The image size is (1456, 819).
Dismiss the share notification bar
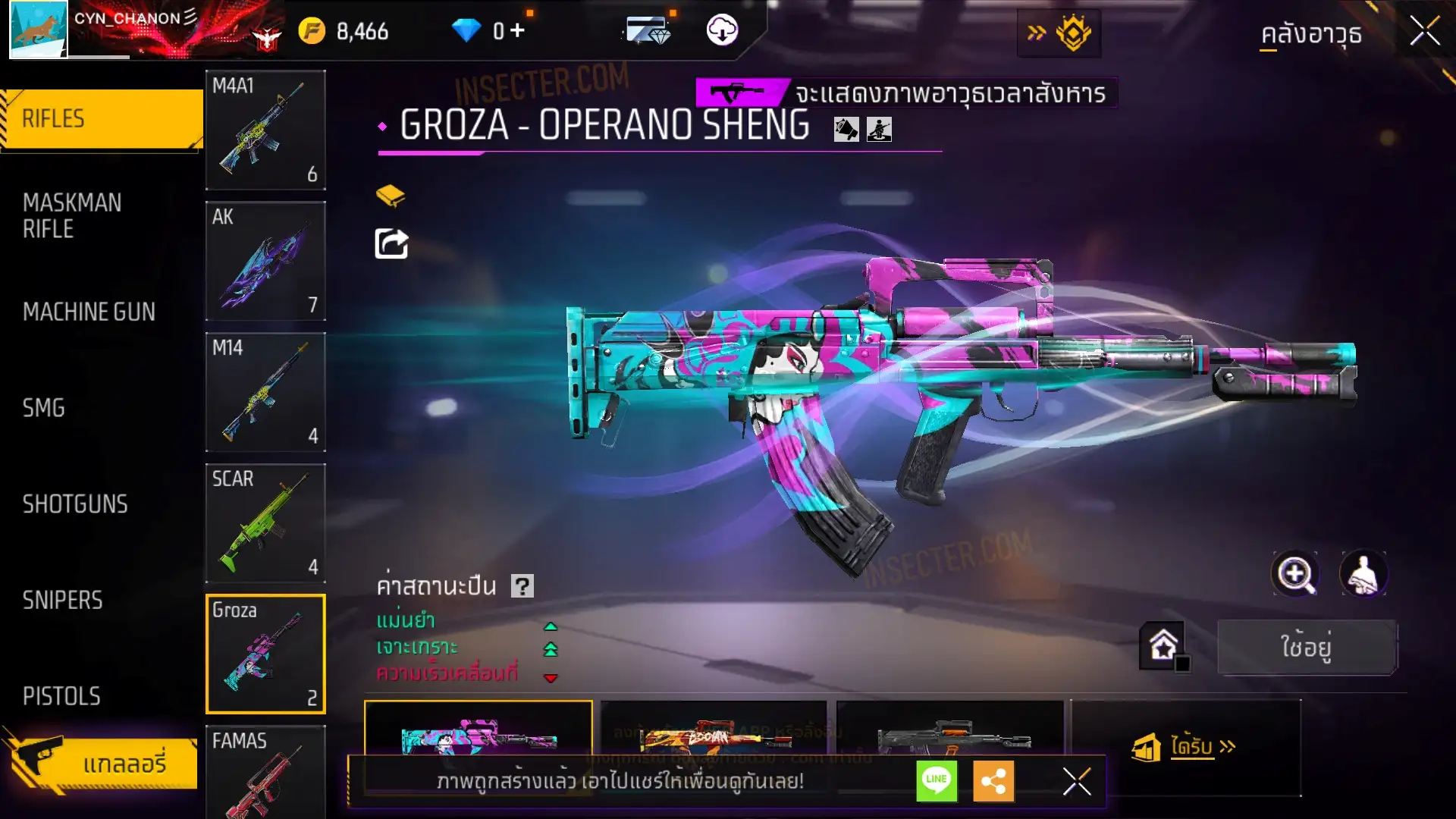tap(1076, 781)
